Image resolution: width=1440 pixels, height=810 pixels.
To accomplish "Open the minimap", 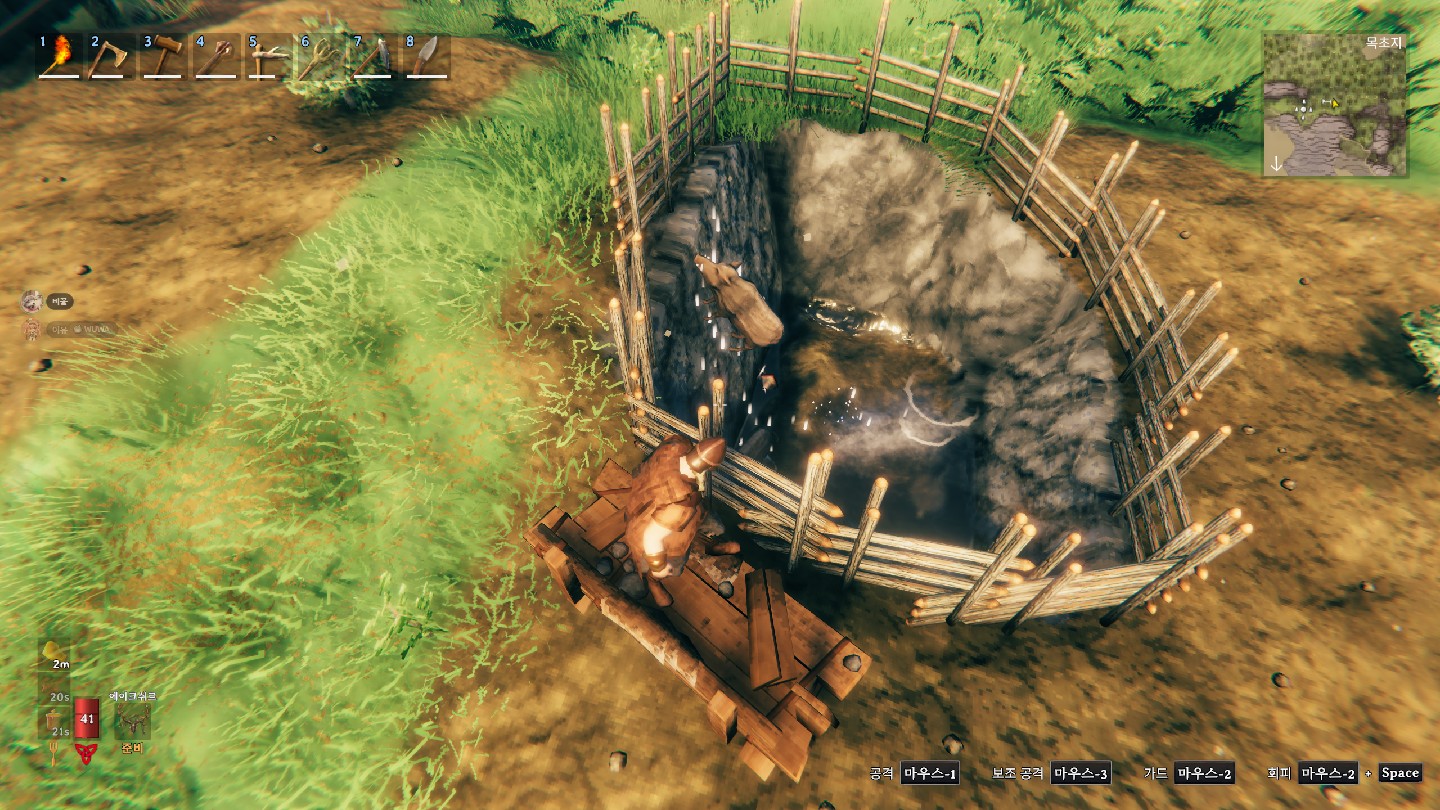I will click(x=1334, y=106).
